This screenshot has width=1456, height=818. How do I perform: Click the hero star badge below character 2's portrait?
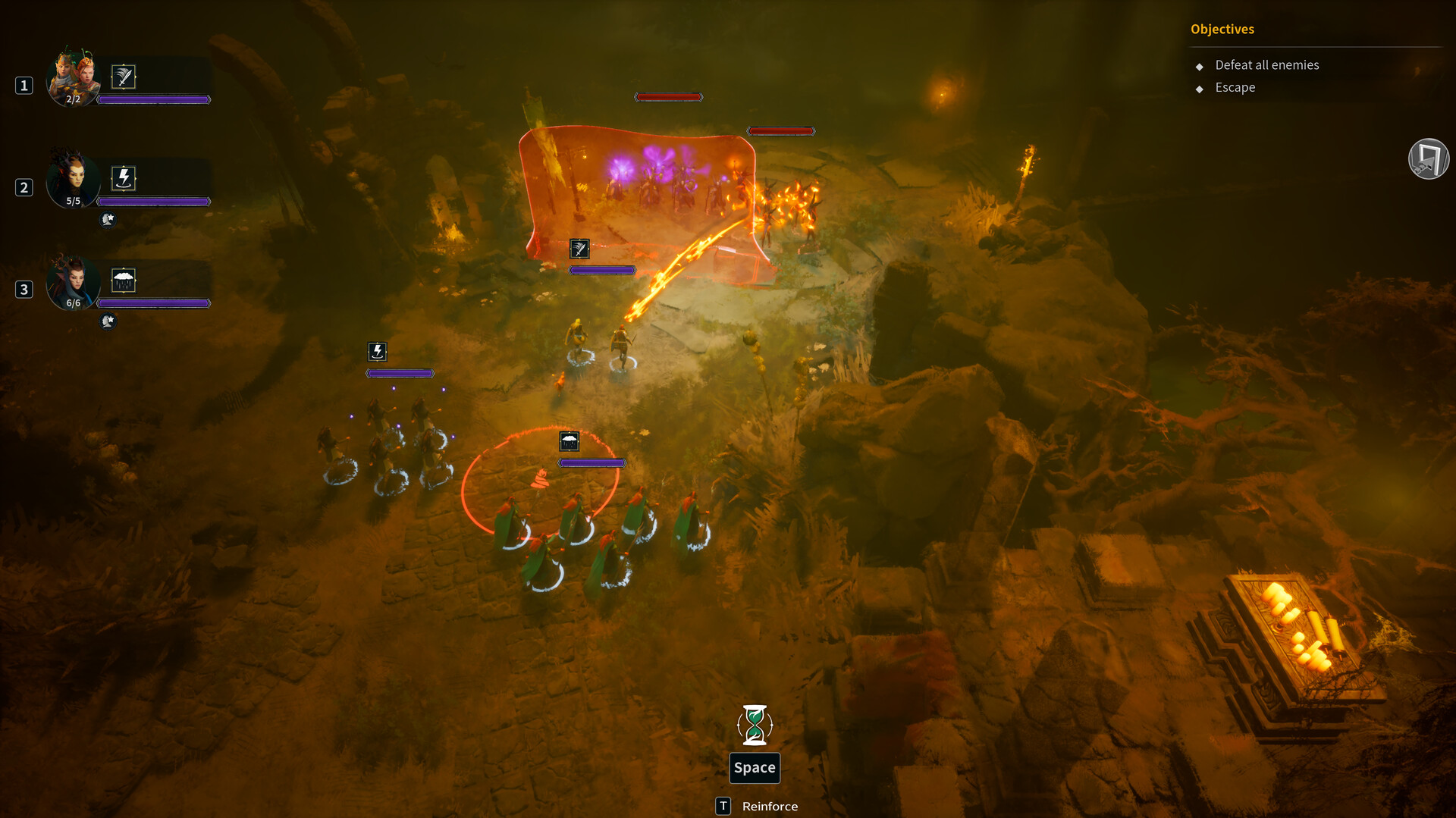coord(107,220)
